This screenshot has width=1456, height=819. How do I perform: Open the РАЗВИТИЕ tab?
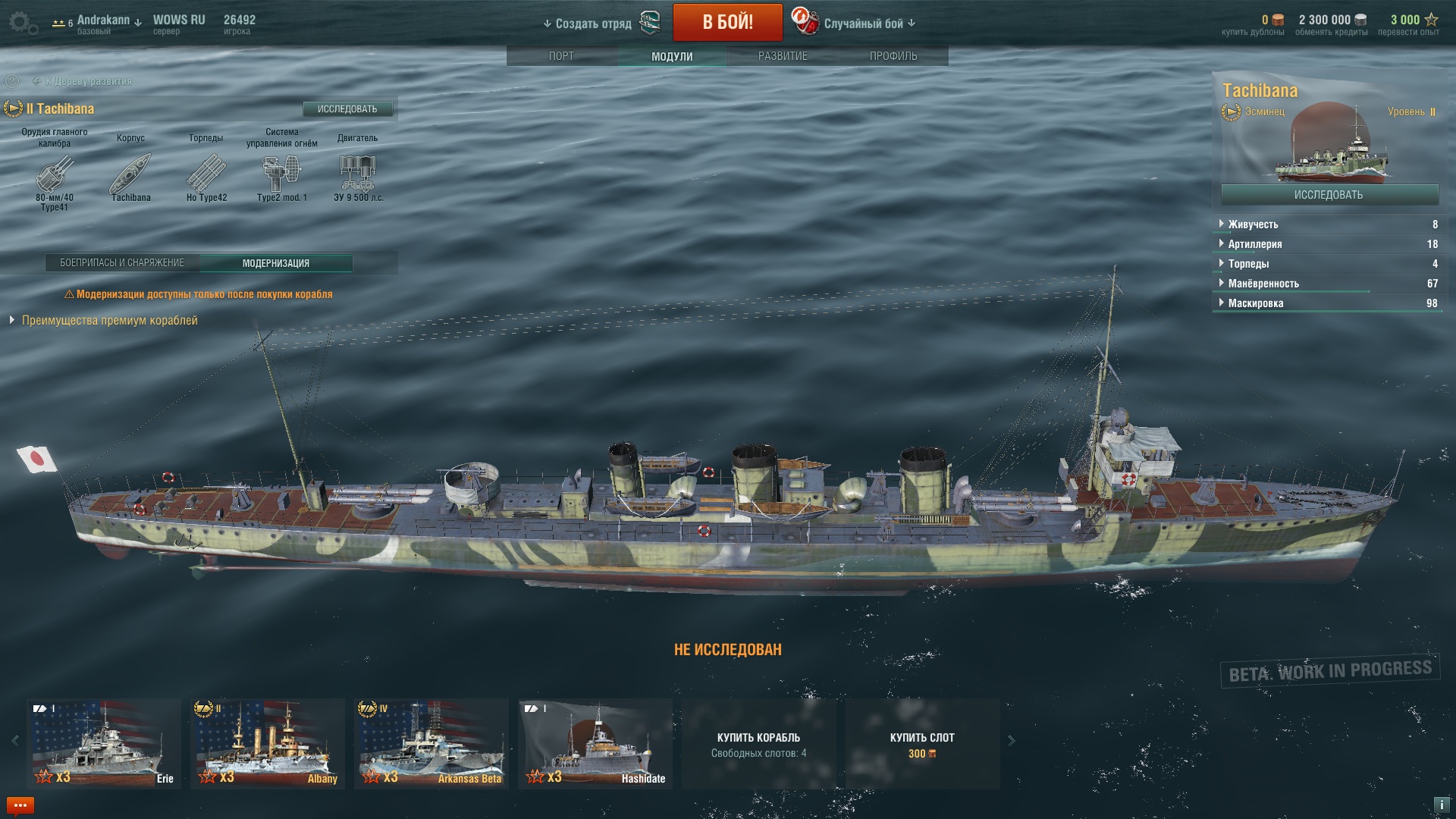[783, 56]
